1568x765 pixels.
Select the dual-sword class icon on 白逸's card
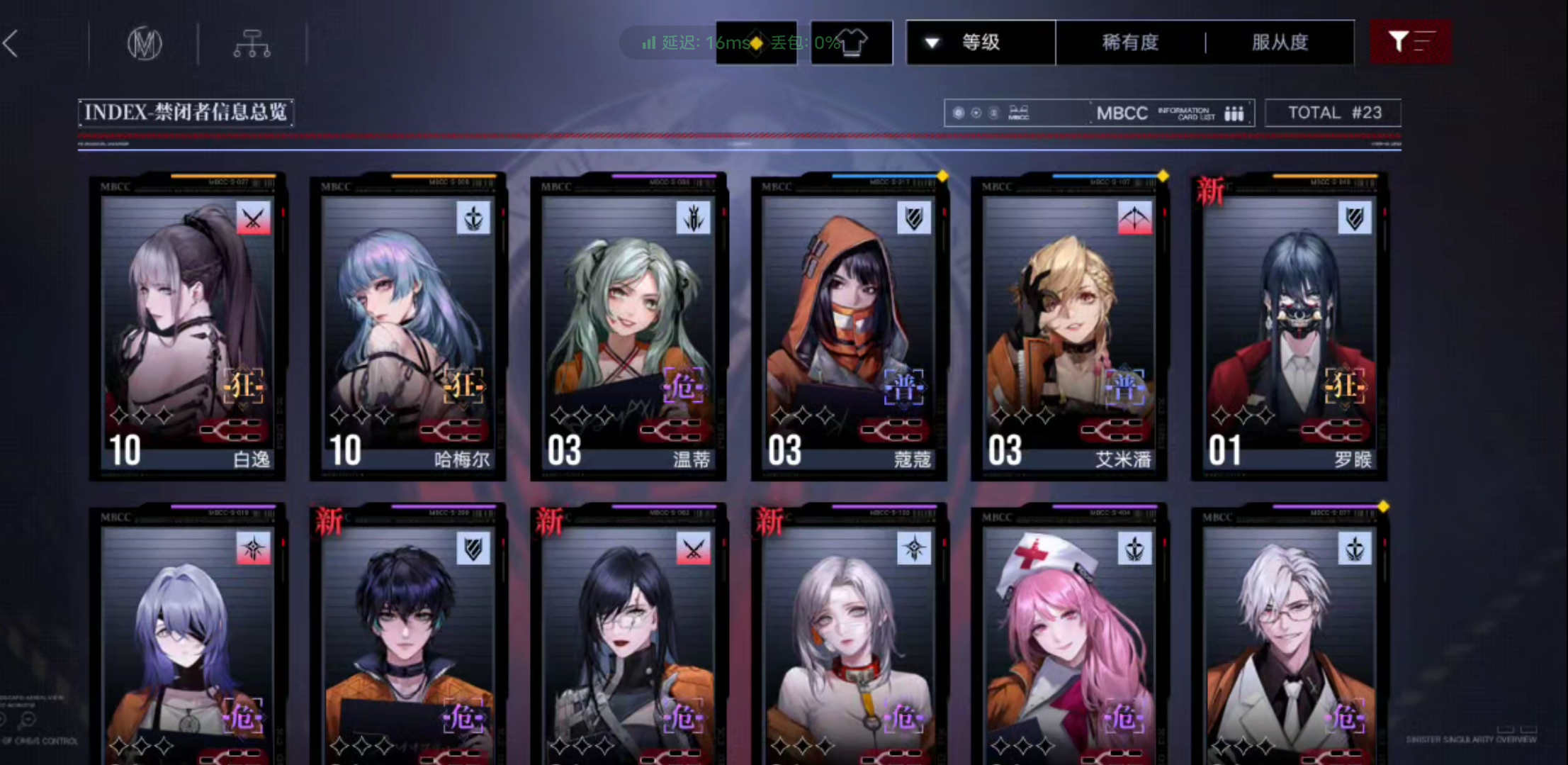[253, 218]
